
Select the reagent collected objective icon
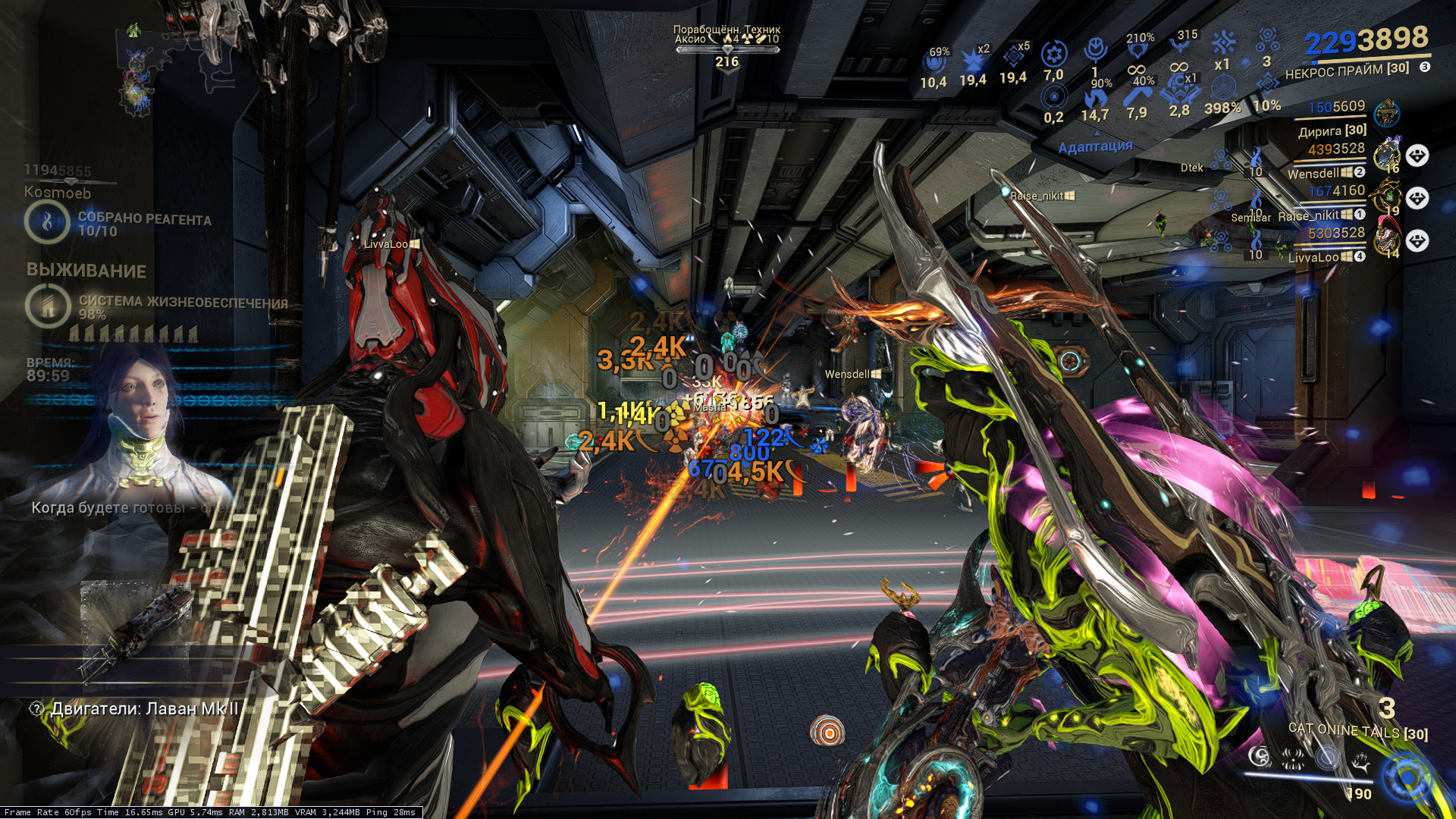point(47,222)
